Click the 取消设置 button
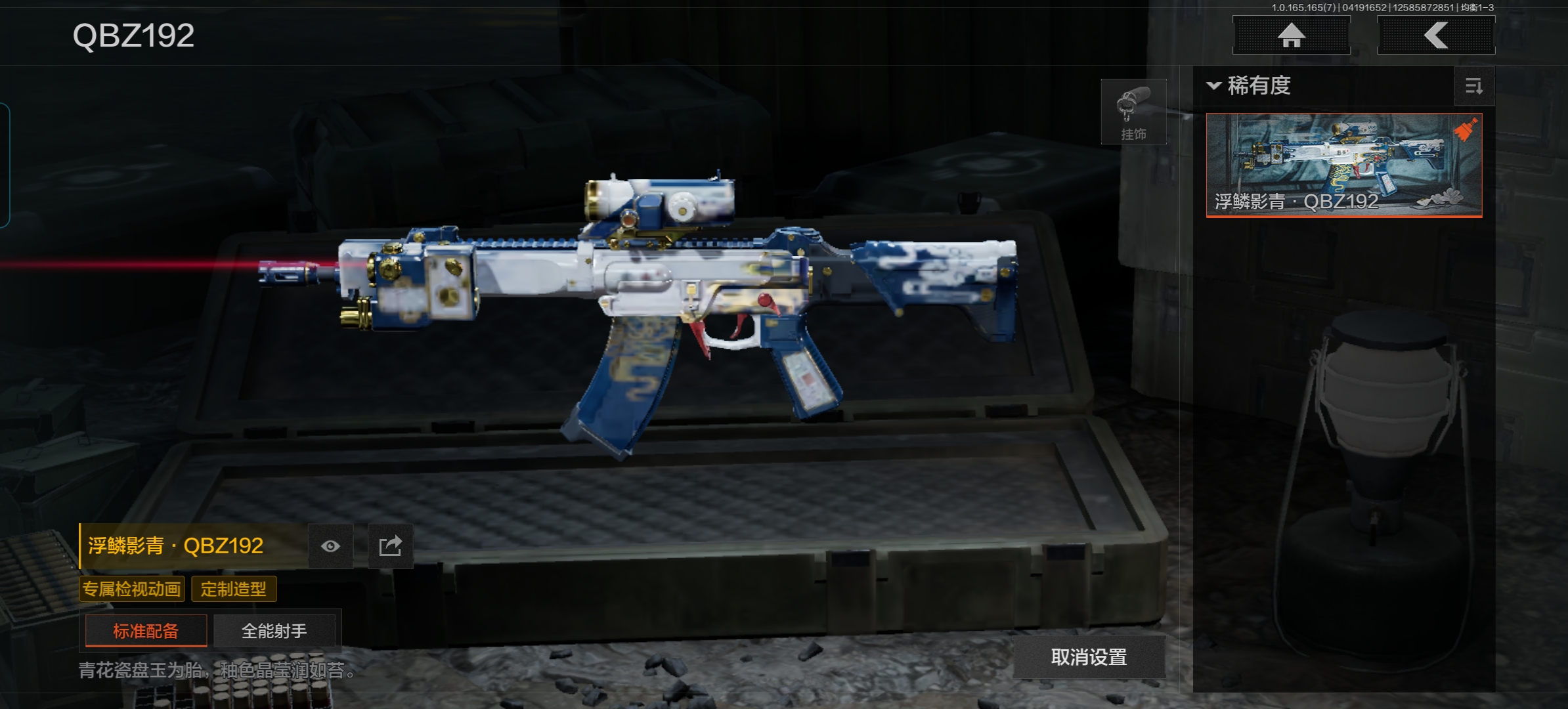 [1089, 657]
